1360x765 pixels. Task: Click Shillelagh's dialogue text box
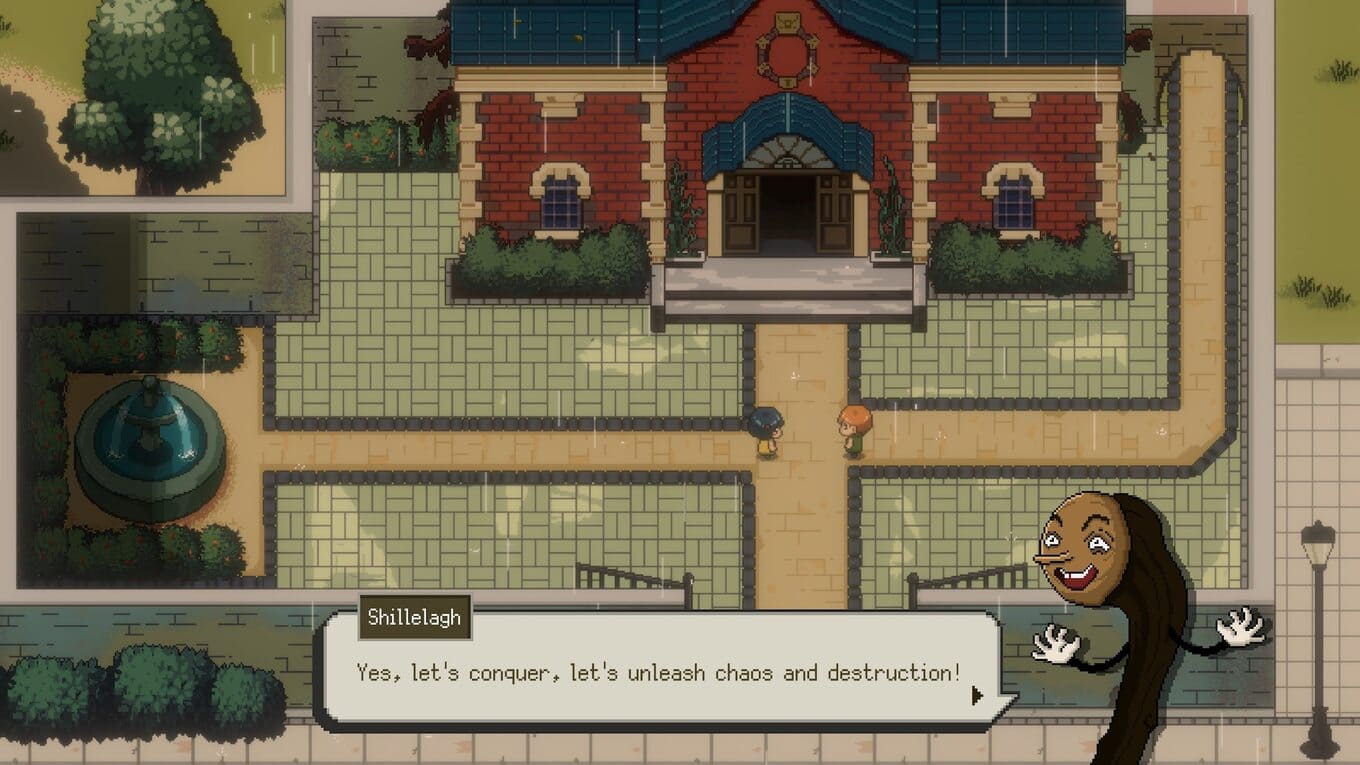coord(658,672)
